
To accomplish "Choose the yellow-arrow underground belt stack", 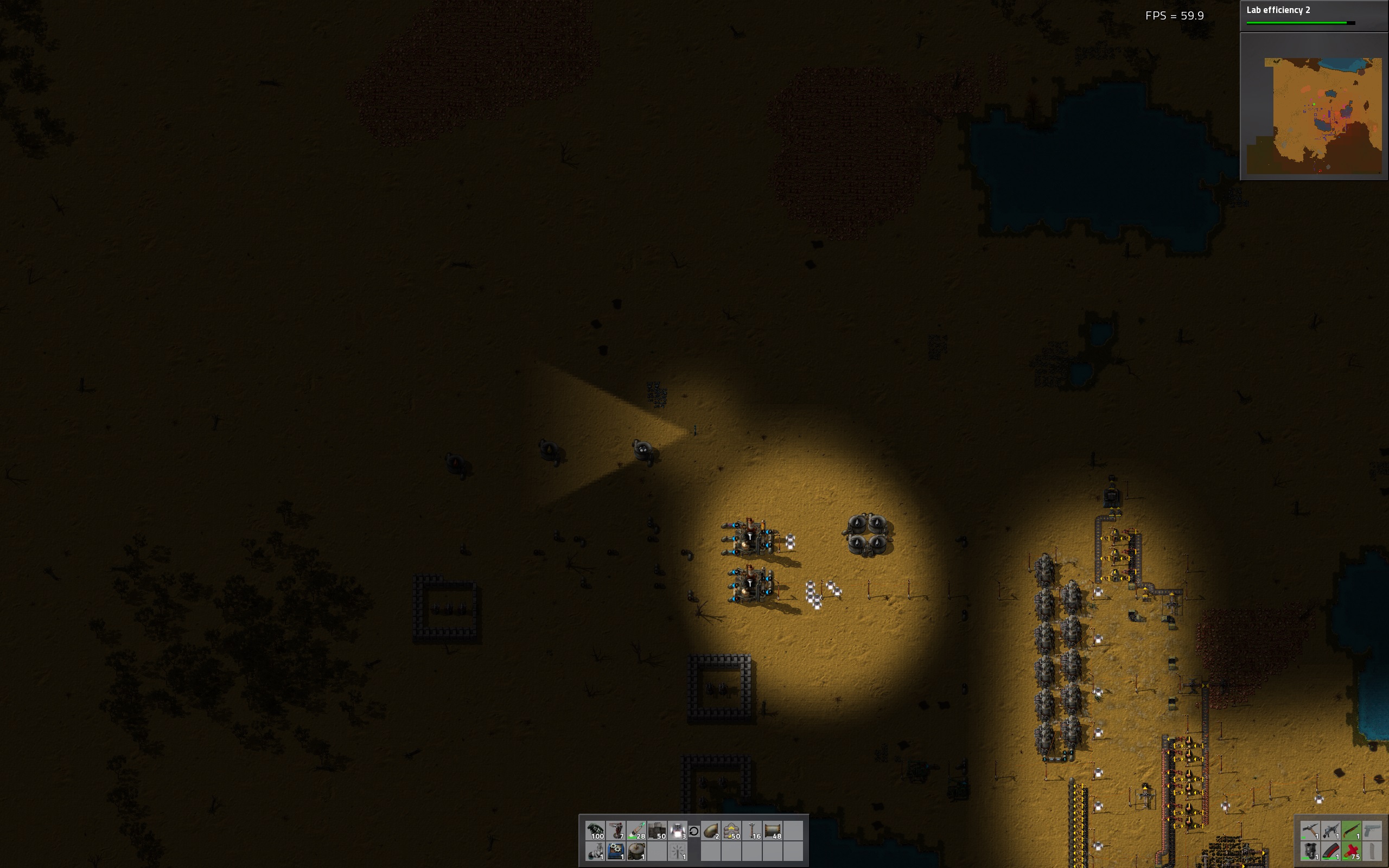I will (x=732, y=831).
